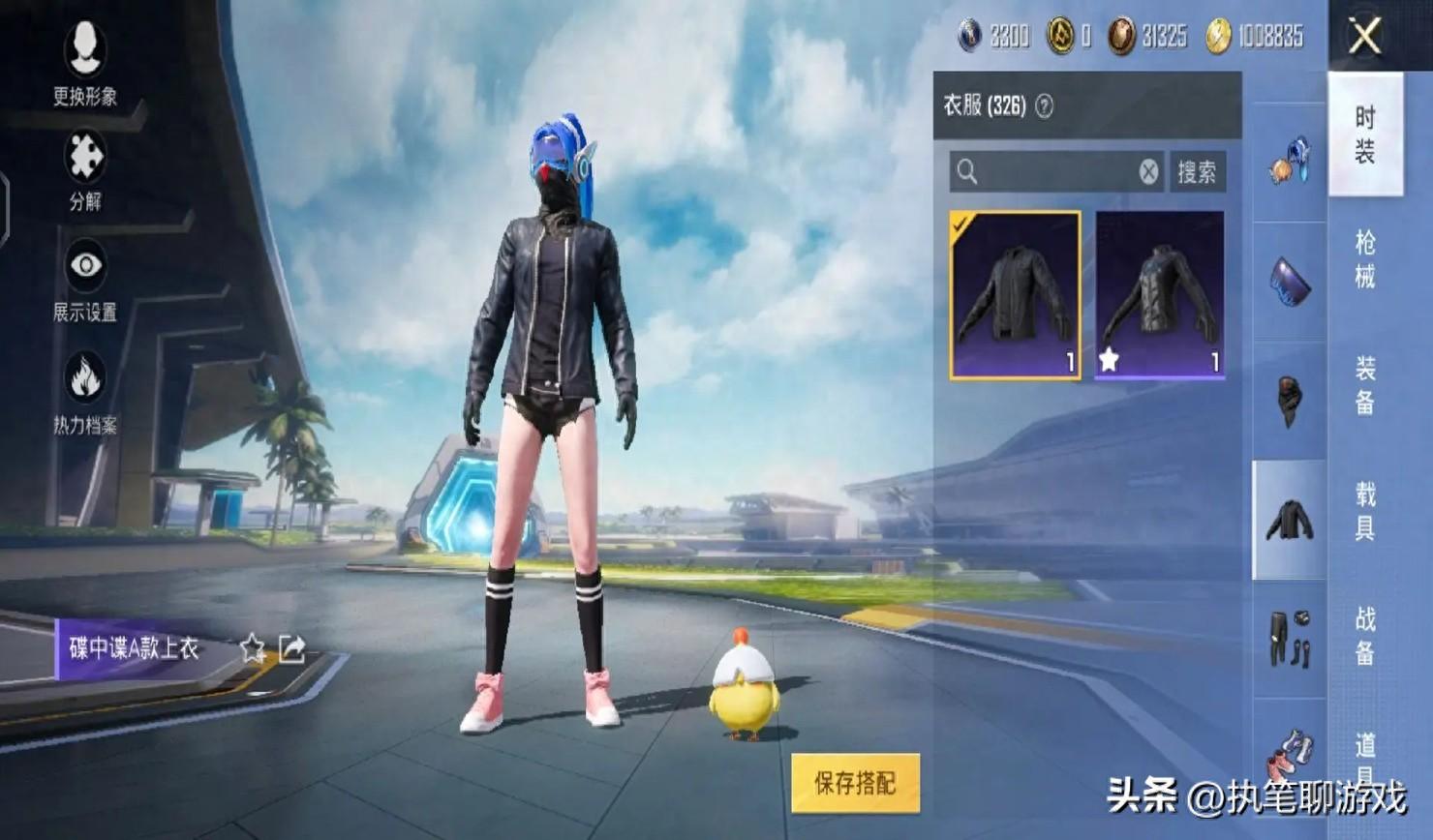
Task: Close the wardrobe with the X button
Action: point(1365,37)
